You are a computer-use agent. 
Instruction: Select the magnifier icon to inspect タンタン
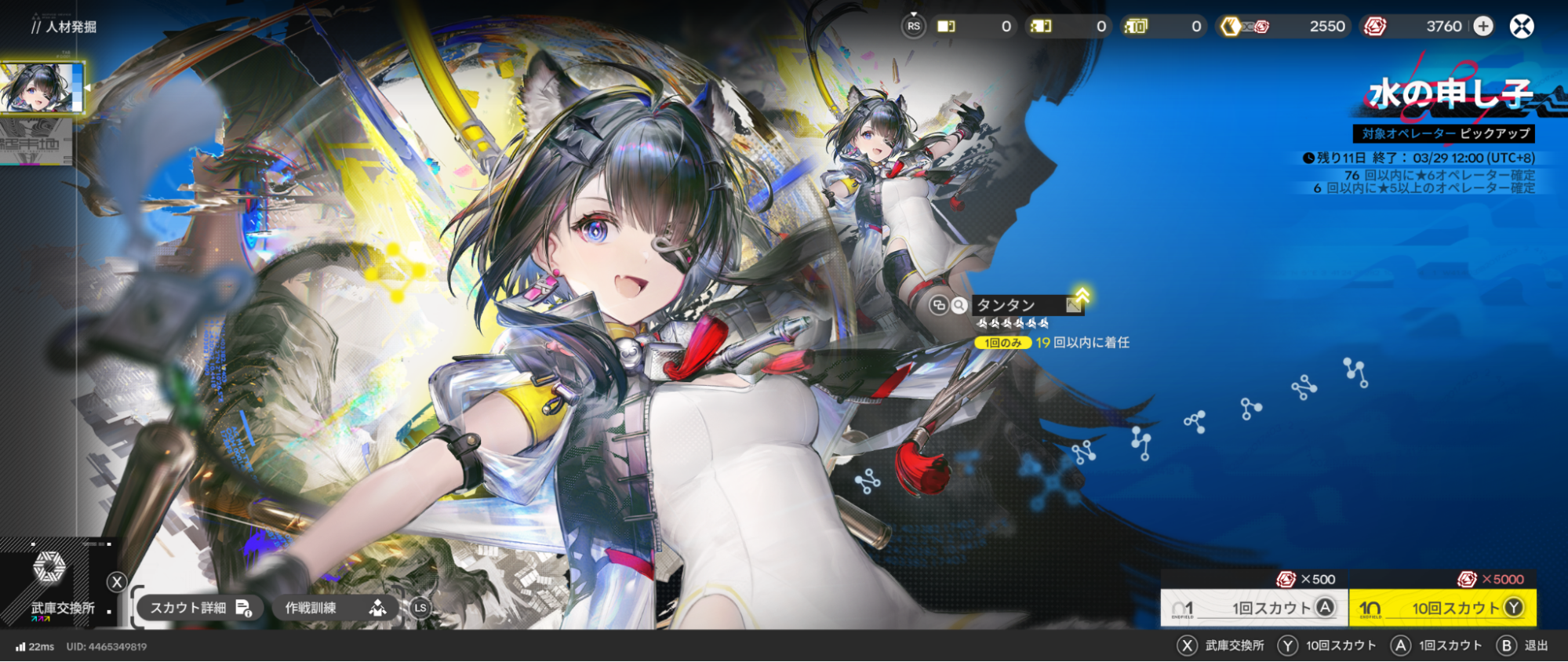959,305
